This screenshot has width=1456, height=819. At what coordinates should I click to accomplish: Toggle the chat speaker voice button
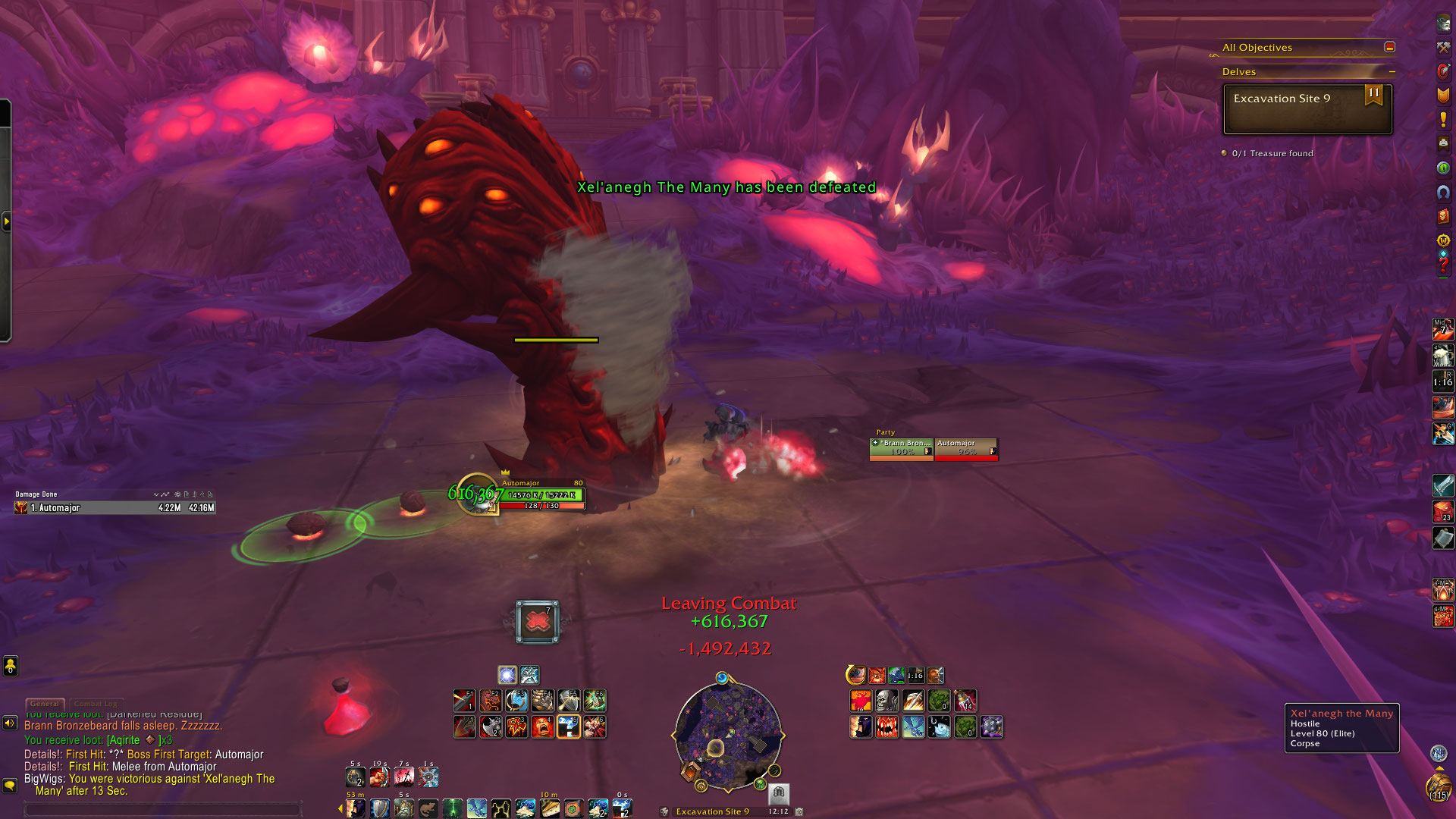tap(10, 723)
